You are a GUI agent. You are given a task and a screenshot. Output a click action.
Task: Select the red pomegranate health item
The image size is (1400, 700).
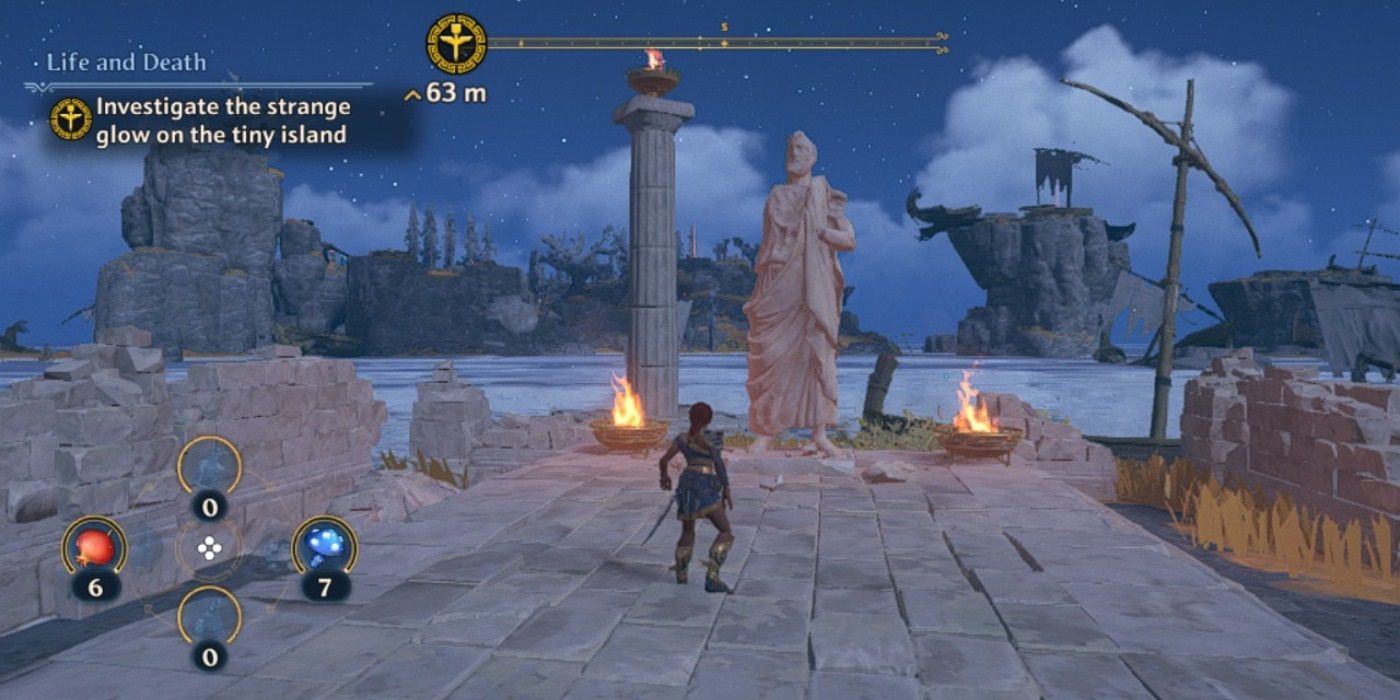click(94, 546)
